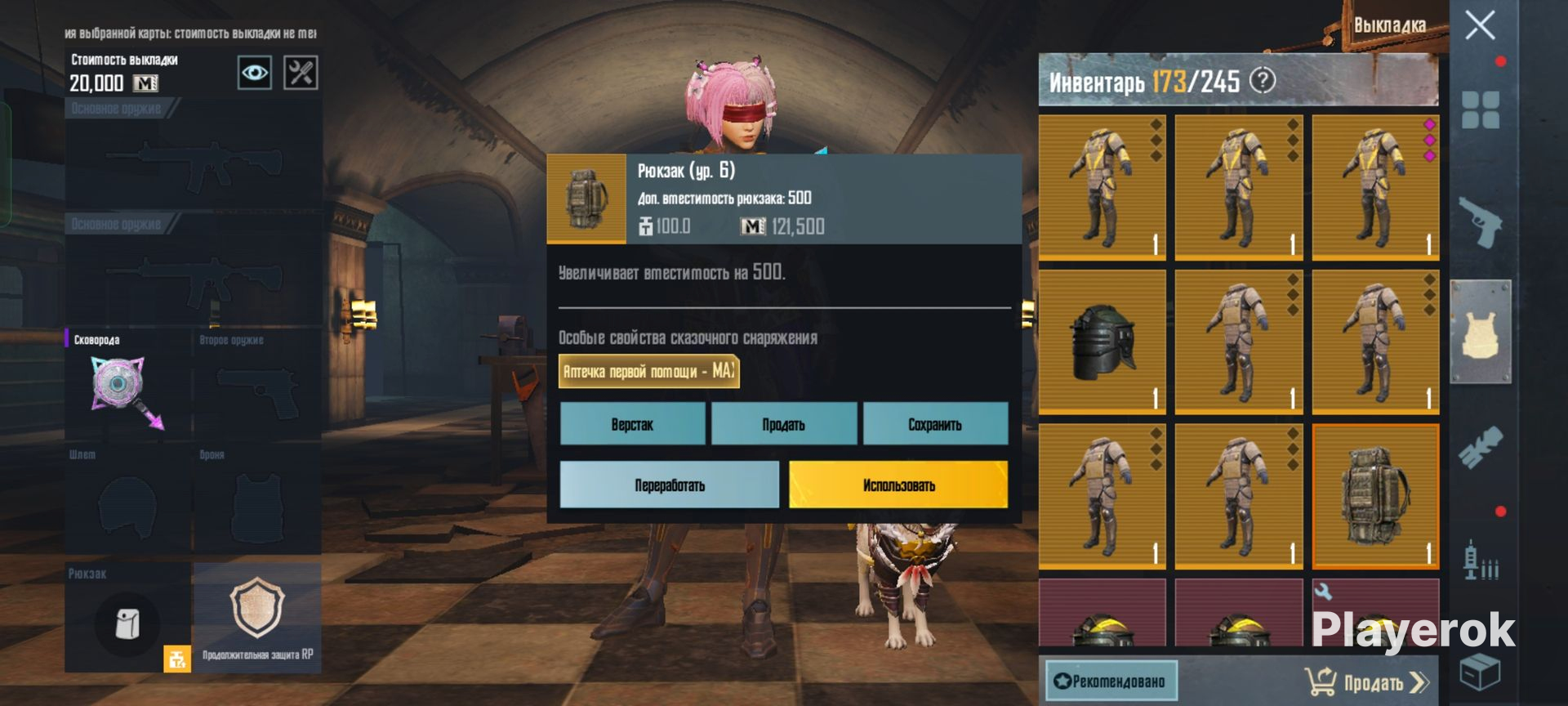This screenshot has width=1568, height=706.
Task: Select the Сковорода frying pan slot
Action: [127, 384]
